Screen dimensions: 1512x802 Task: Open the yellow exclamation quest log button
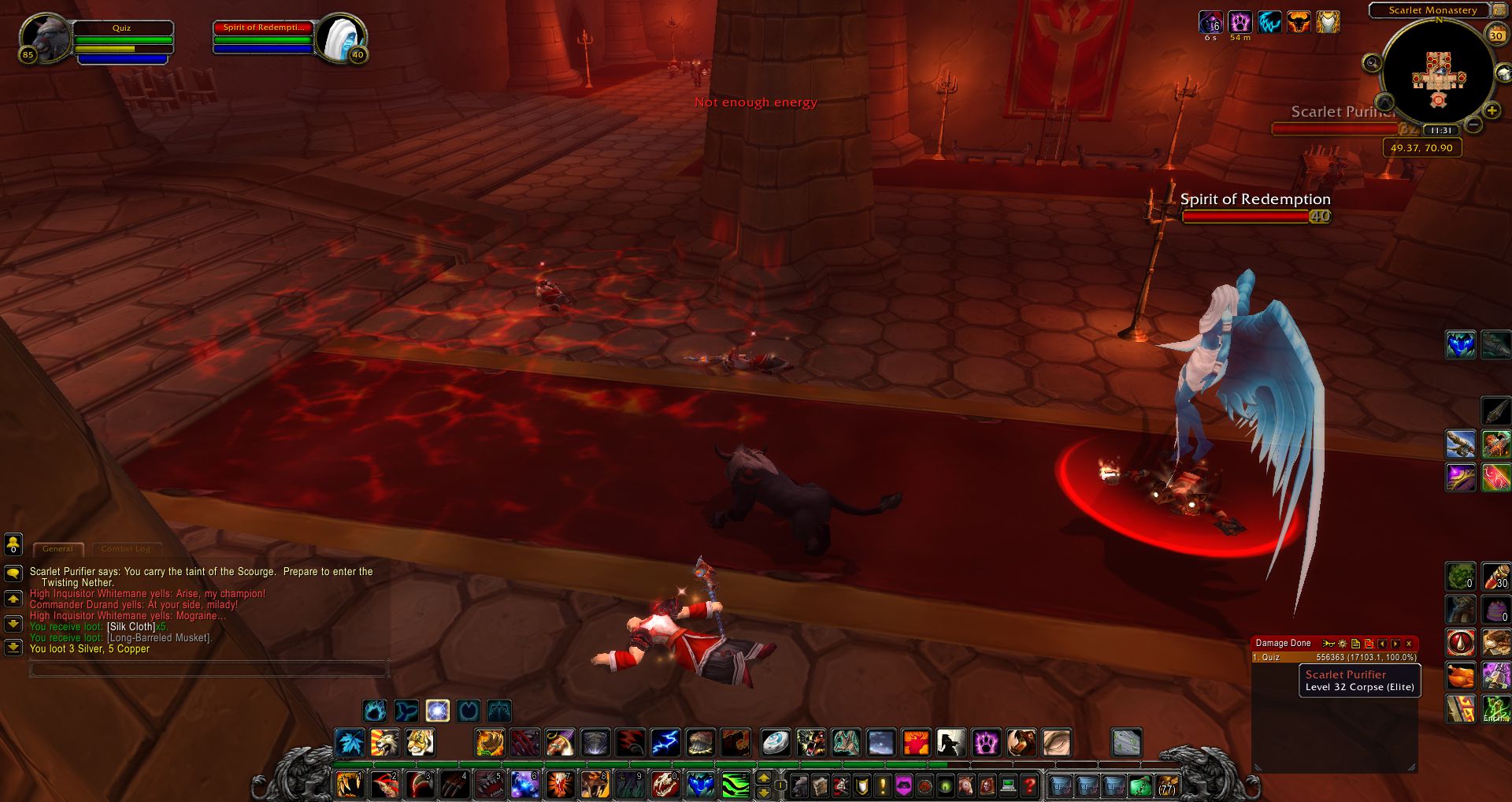click(883, 785)
